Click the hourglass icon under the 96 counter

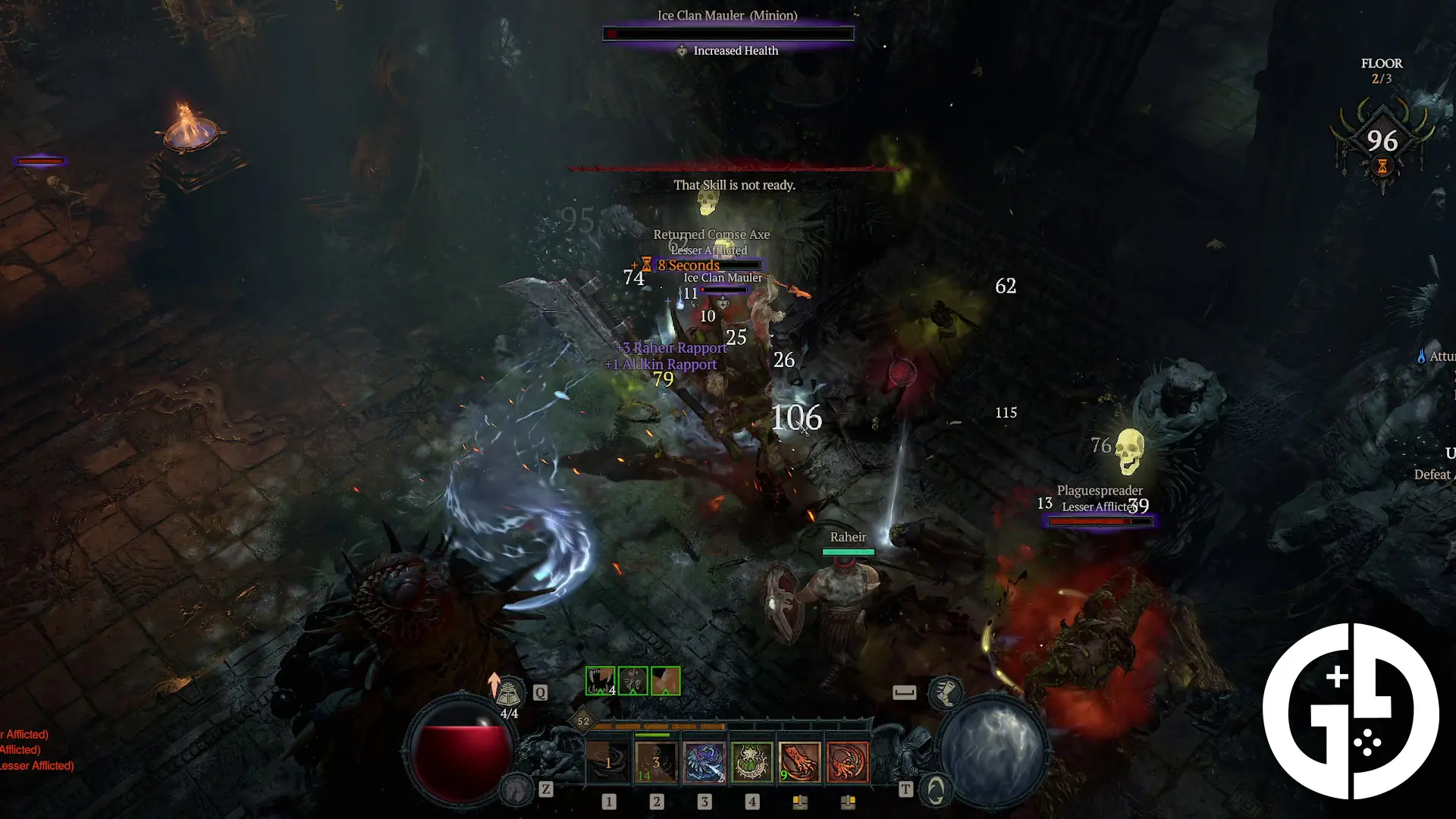pos(1382,166)
